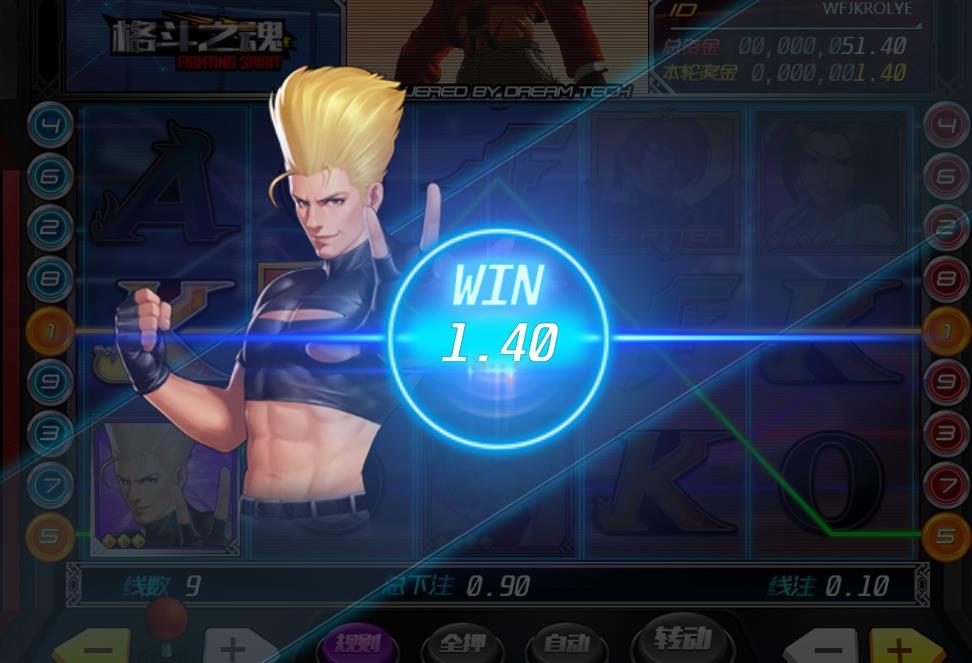The image size is (972, 663).
Task: Choose the blue payline 6 marker
Action: tap(49, 177)
